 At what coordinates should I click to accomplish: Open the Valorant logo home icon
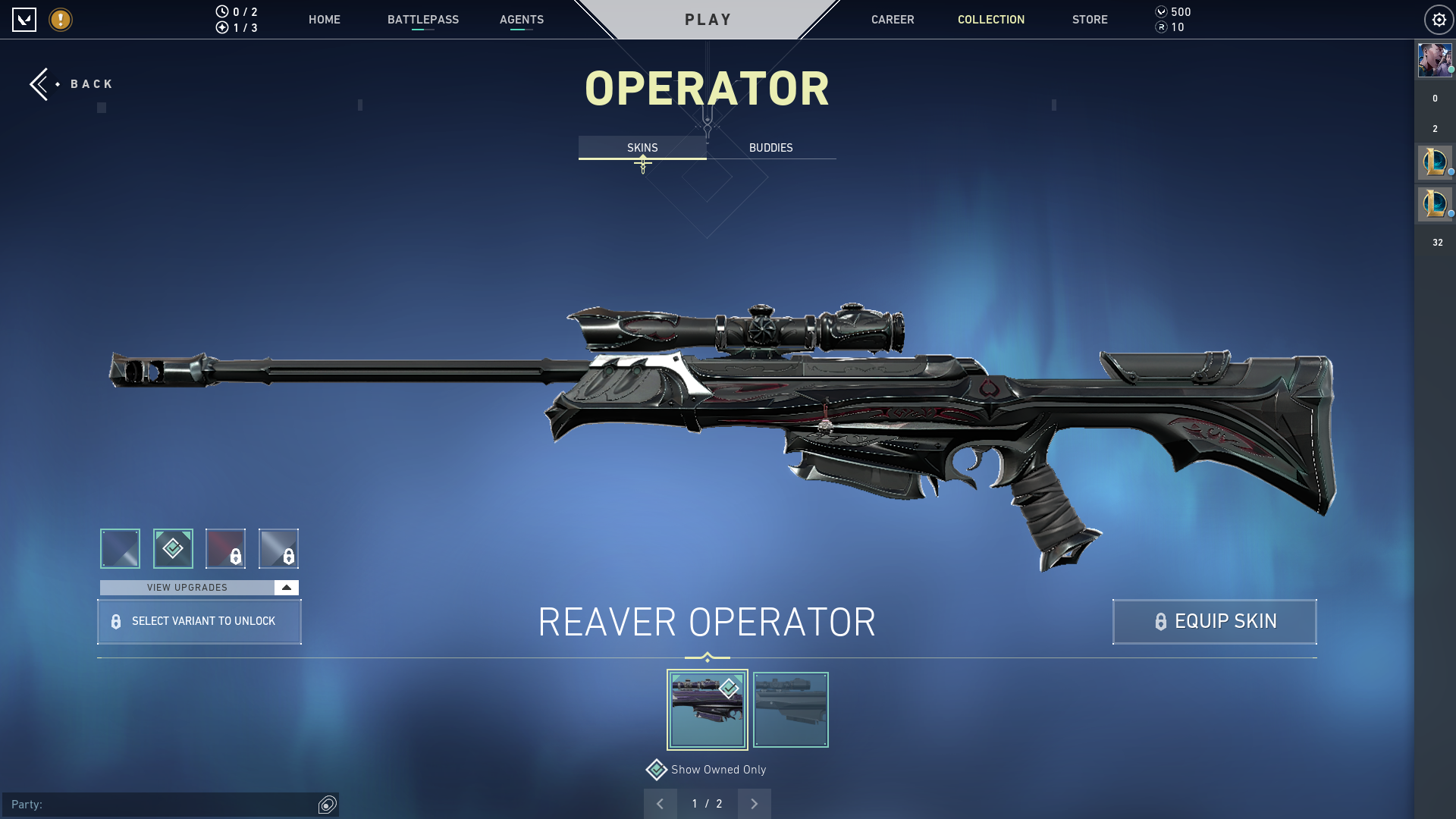(24, 20)
